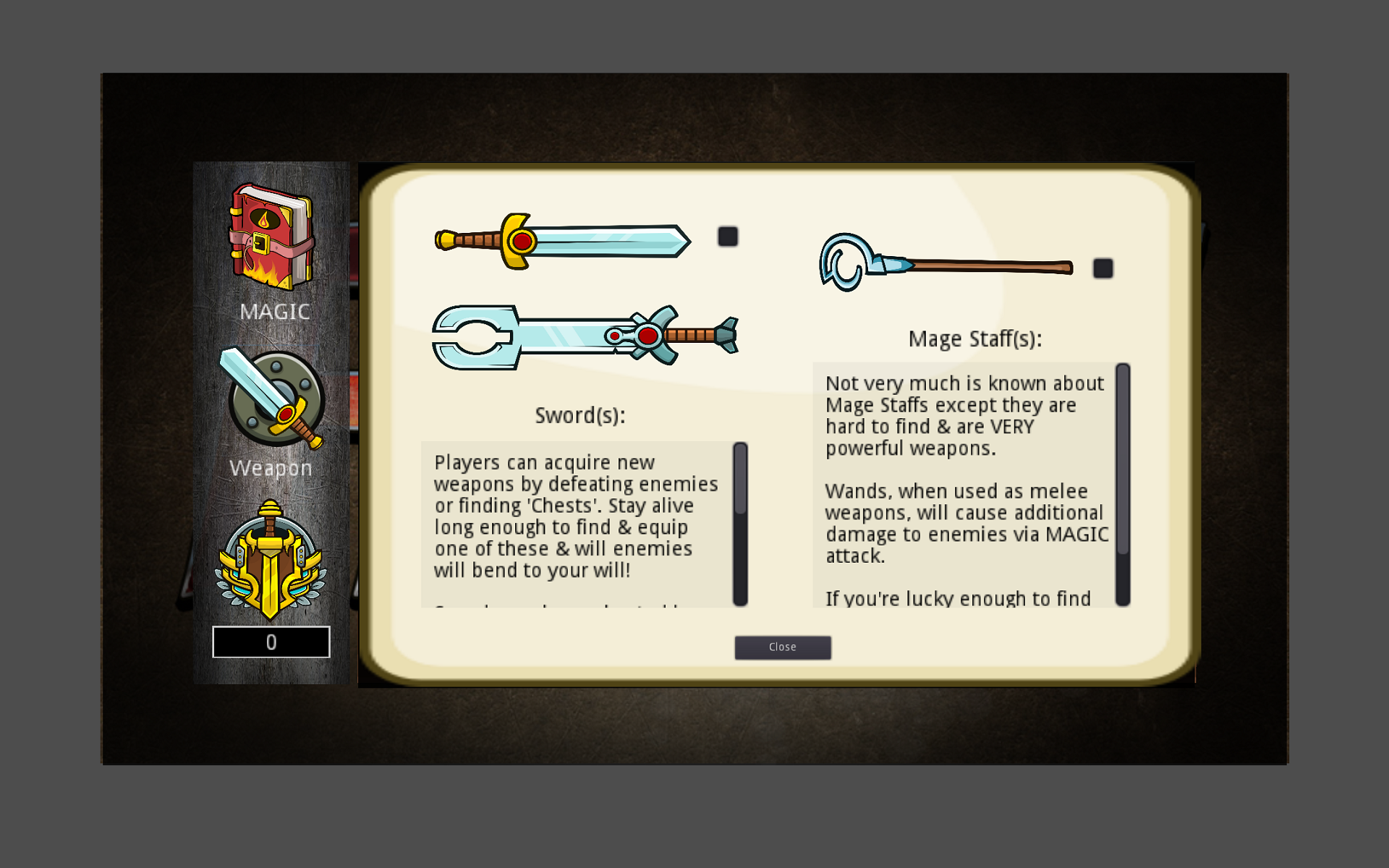Click the Mage Staff text scrollbar
The width and height of the screenshot is (1389, 868).
point(1122,485)
